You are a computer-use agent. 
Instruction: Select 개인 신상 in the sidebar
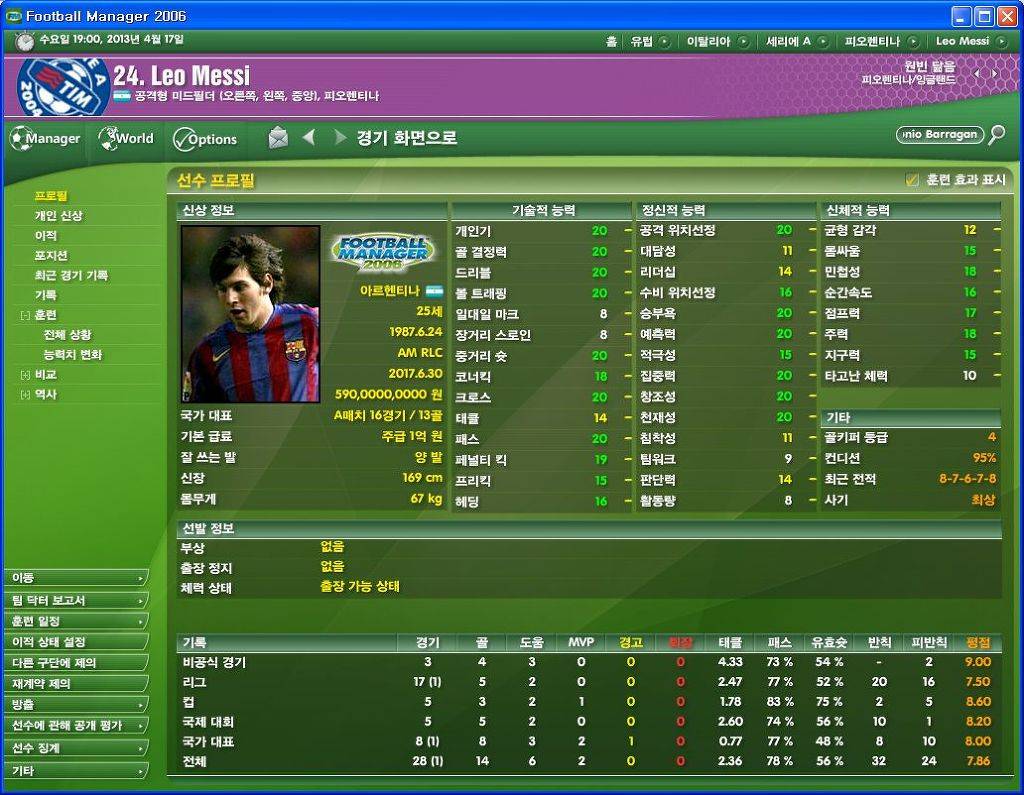coord(59,216)
